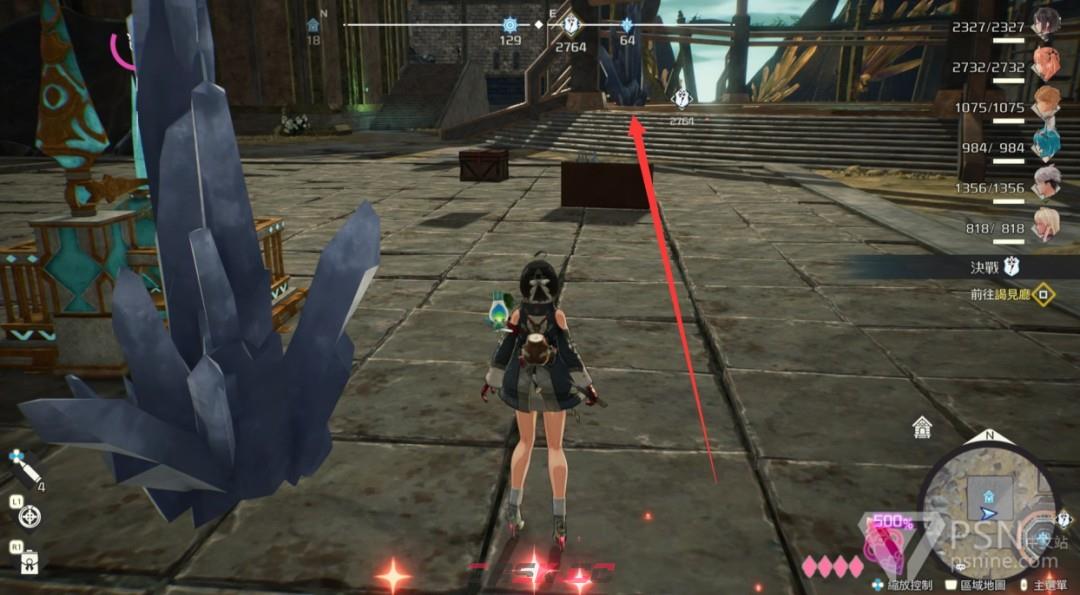Use the bullet item with count 4
The width and height of the screenshot is (1080, 595).
click(24, 466)
